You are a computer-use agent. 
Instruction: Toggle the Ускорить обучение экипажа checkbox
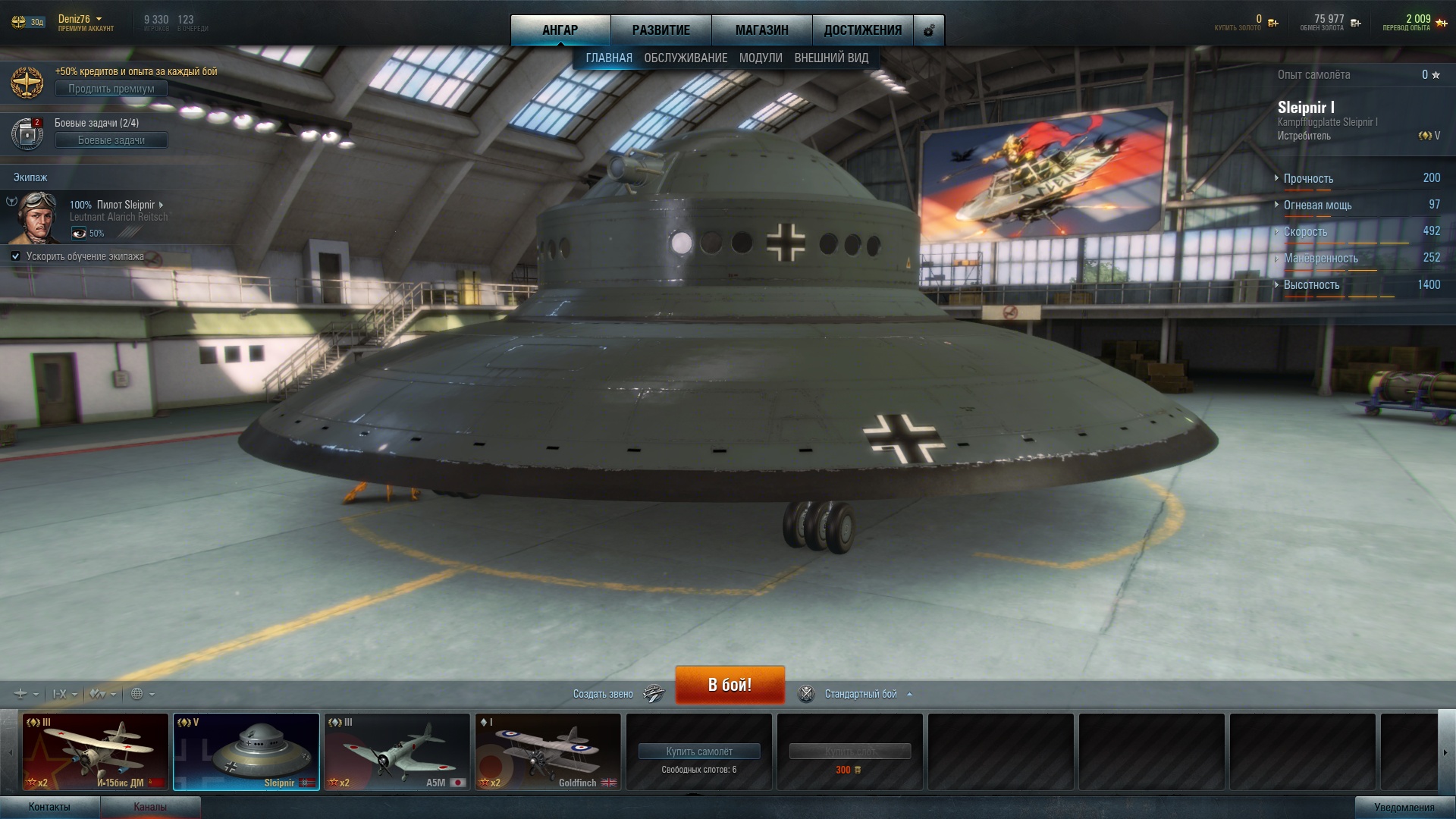click(x=16, y=256)
